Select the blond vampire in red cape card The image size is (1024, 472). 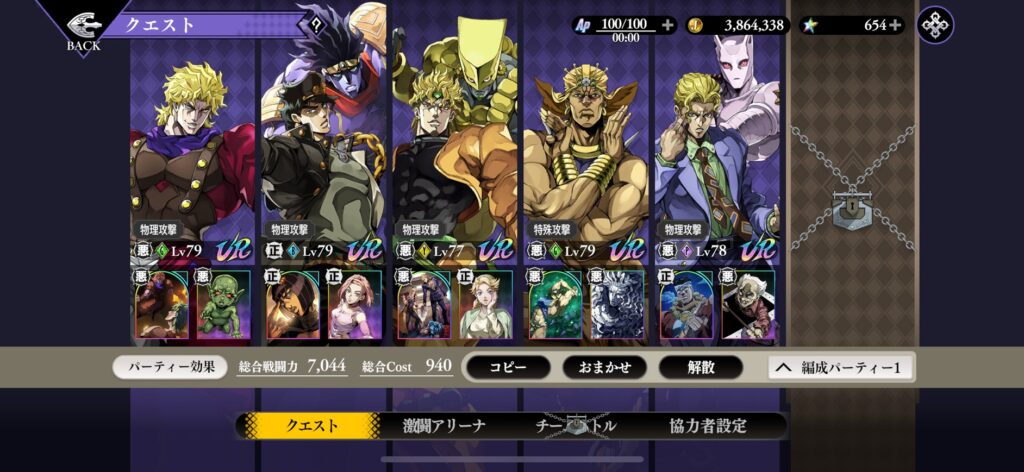(193, 160)
